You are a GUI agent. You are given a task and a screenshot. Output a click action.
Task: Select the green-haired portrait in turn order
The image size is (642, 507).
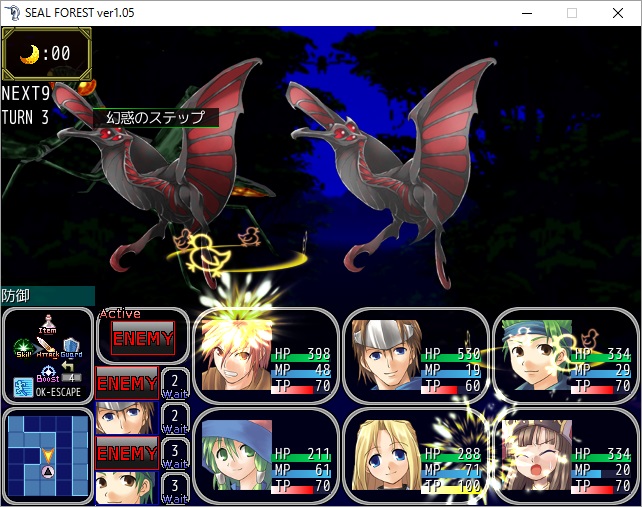click(x=125, y=487)
